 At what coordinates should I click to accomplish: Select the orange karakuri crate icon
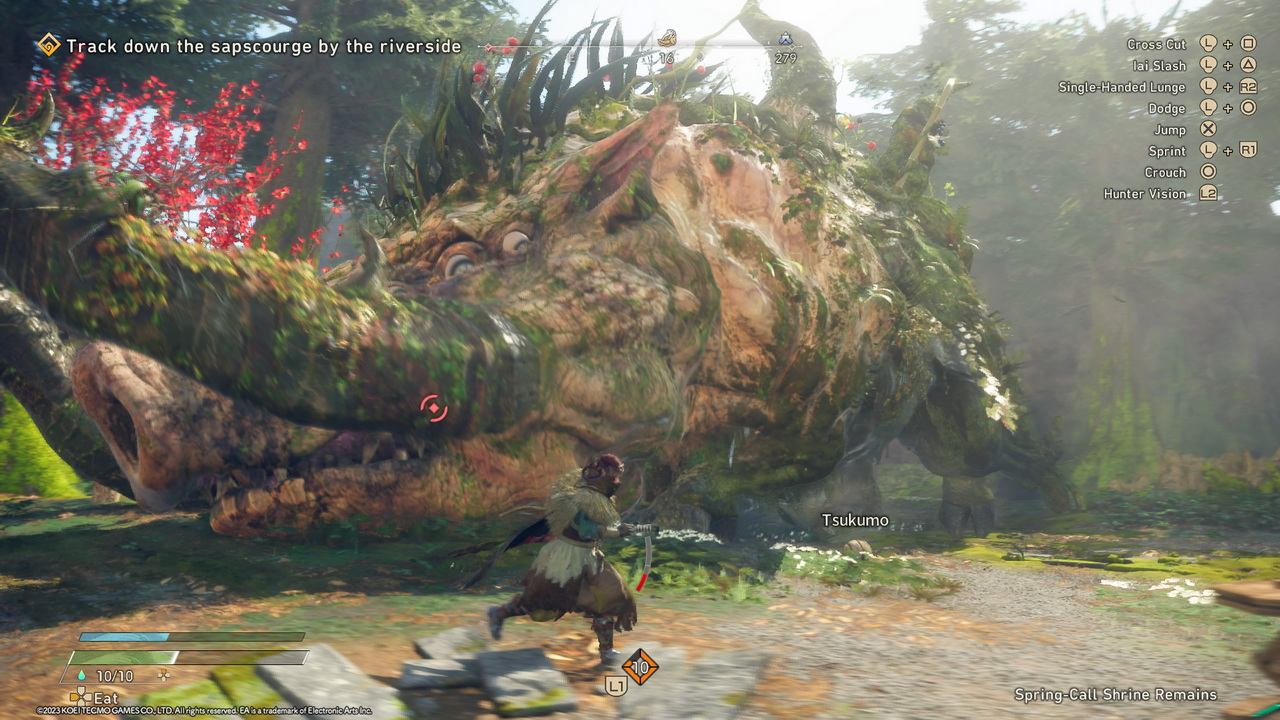tap(640, 666)
